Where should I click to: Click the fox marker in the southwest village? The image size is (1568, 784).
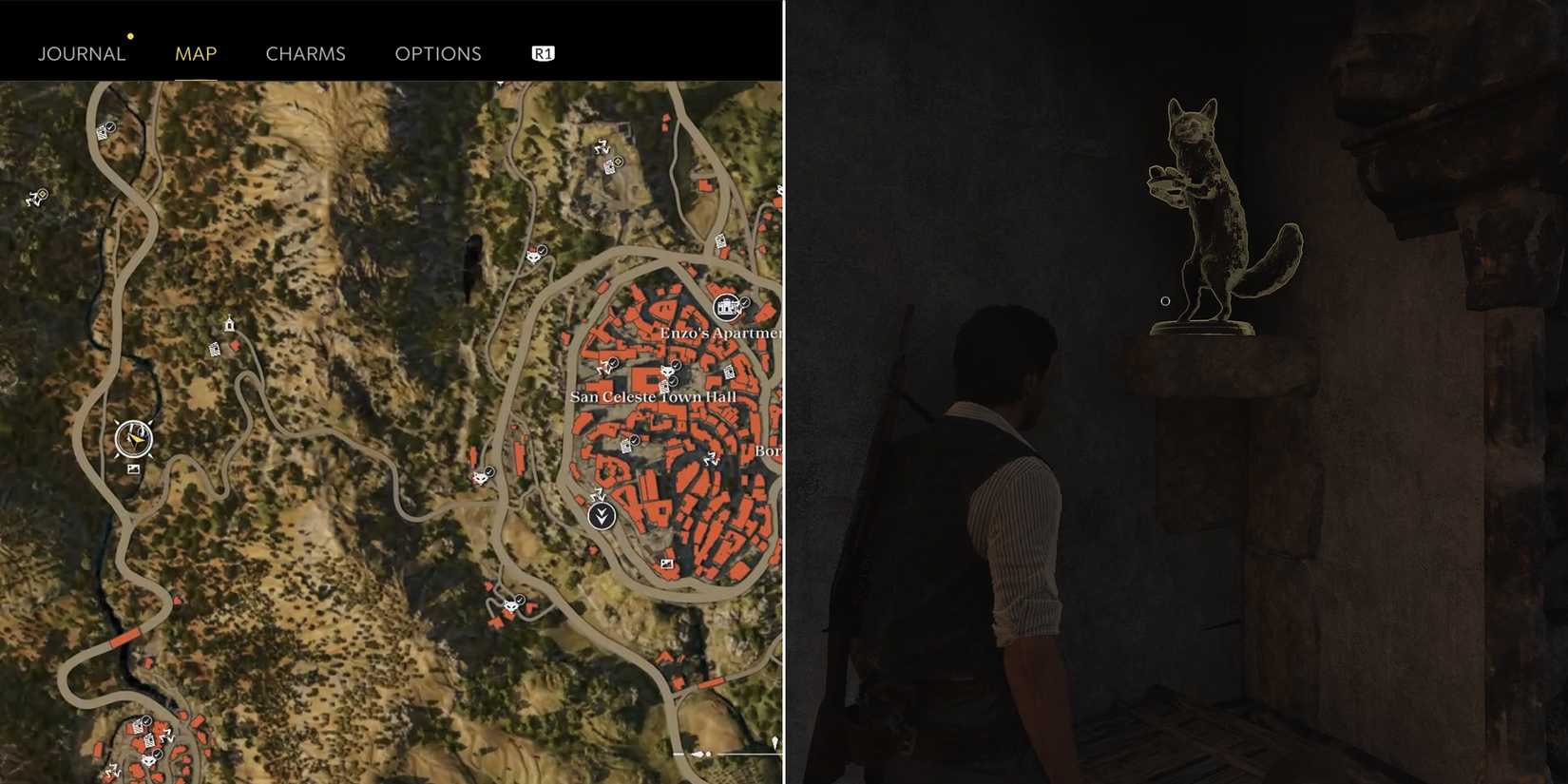pyautogui.click(x=148, y=760)
